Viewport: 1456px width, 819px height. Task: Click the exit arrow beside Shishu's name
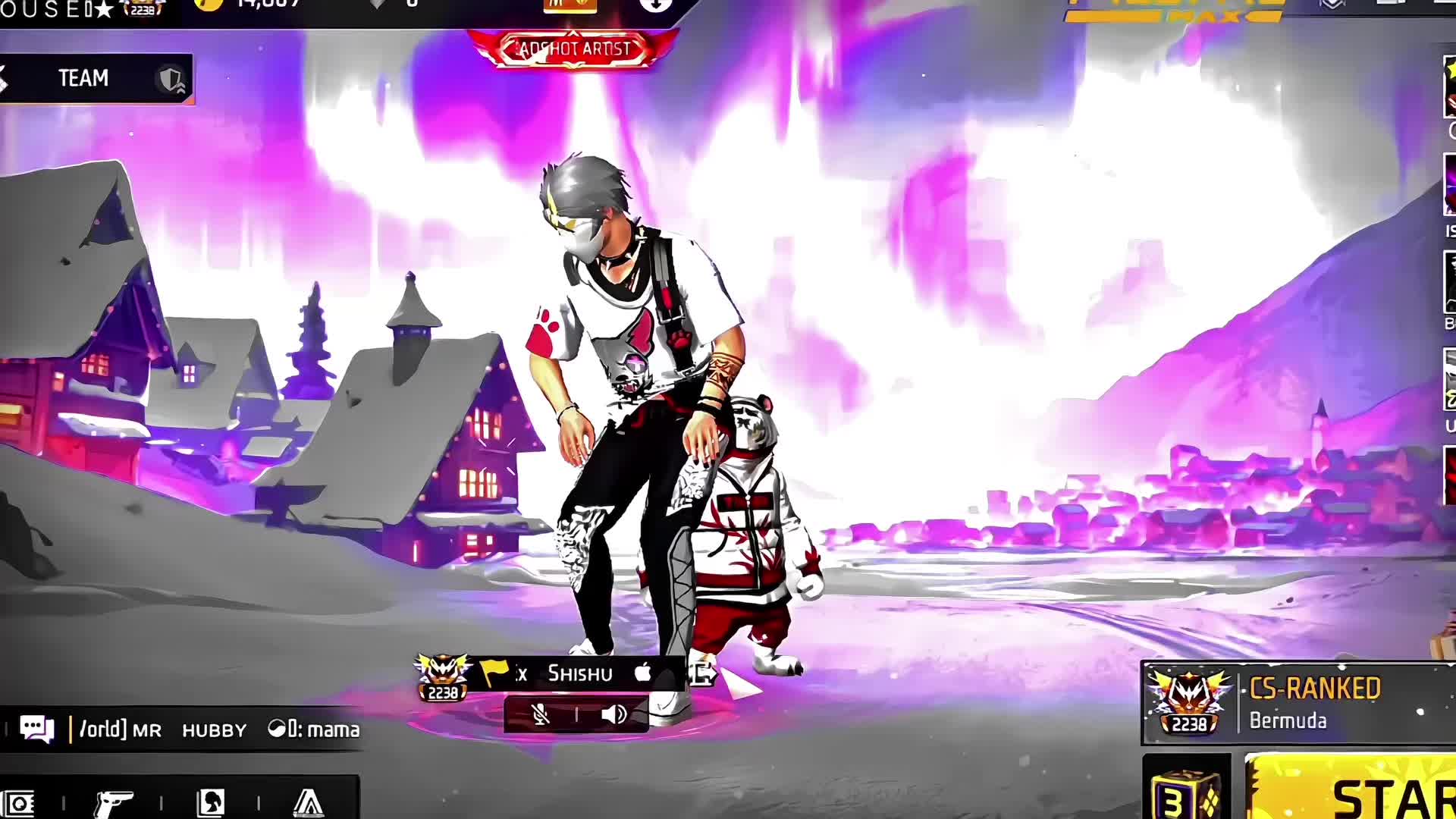pos(701,673)
